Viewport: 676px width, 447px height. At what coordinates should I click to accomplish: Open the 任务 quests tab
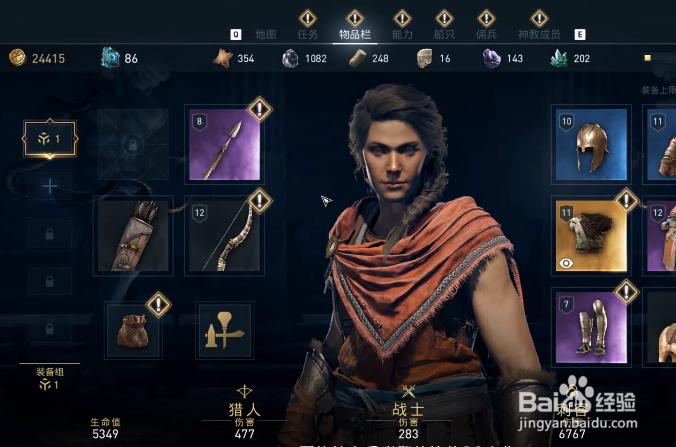click(308, 32)
